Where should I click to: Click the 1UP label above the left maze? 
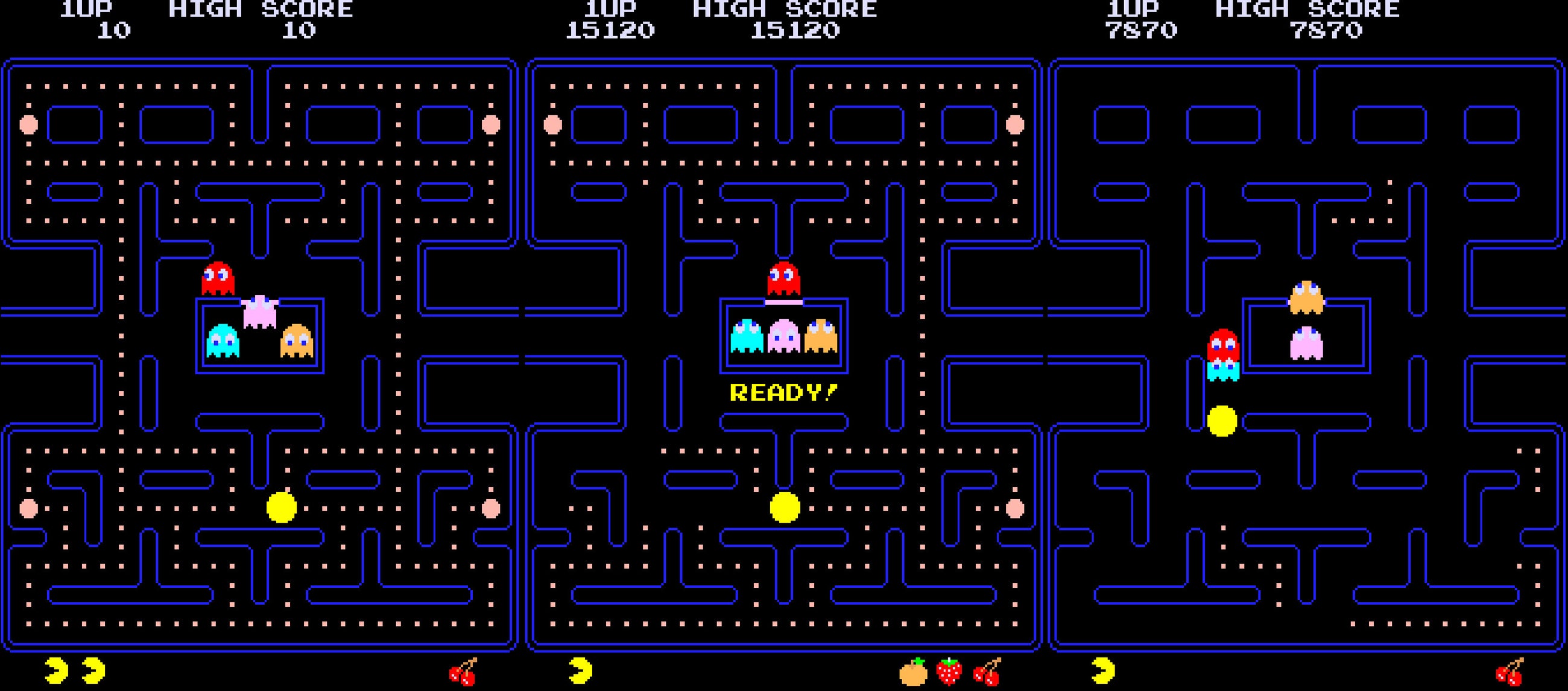coord(85,8)
